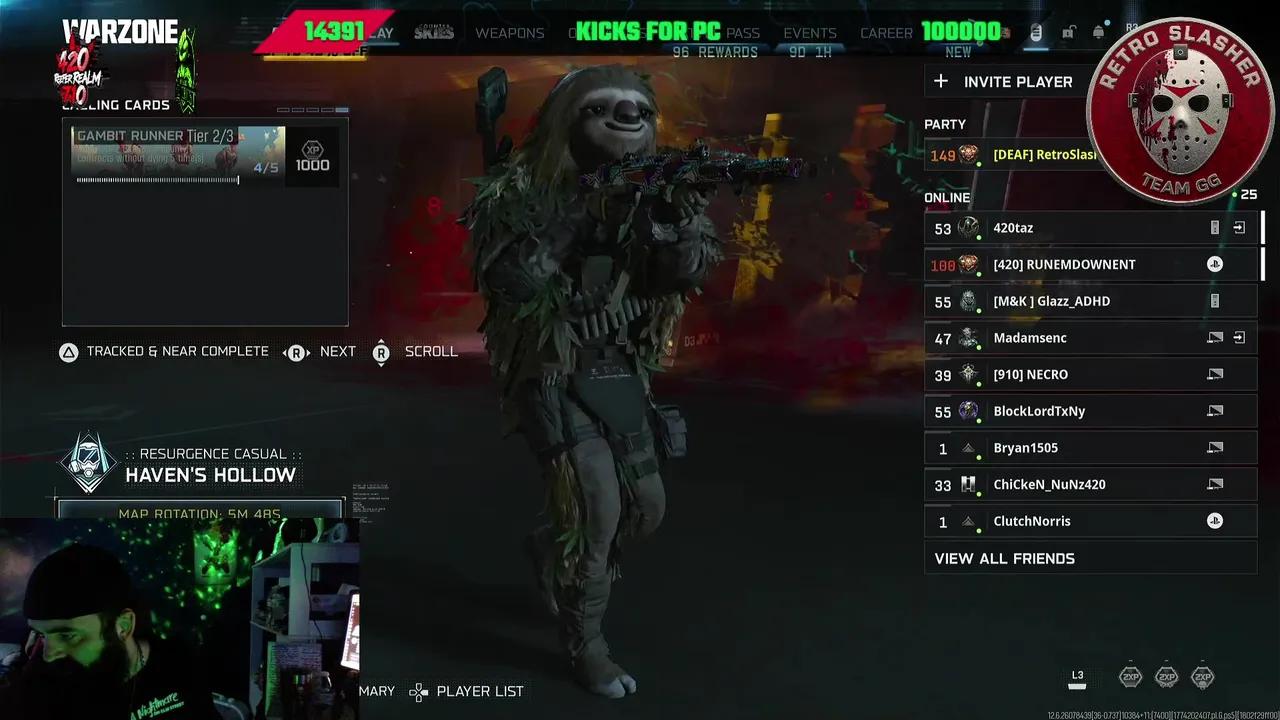Click the PlayStation icon next to RUNEMDOWNENT
The height and width of the screenshot is (720, 1280).
pos(1215,264)
